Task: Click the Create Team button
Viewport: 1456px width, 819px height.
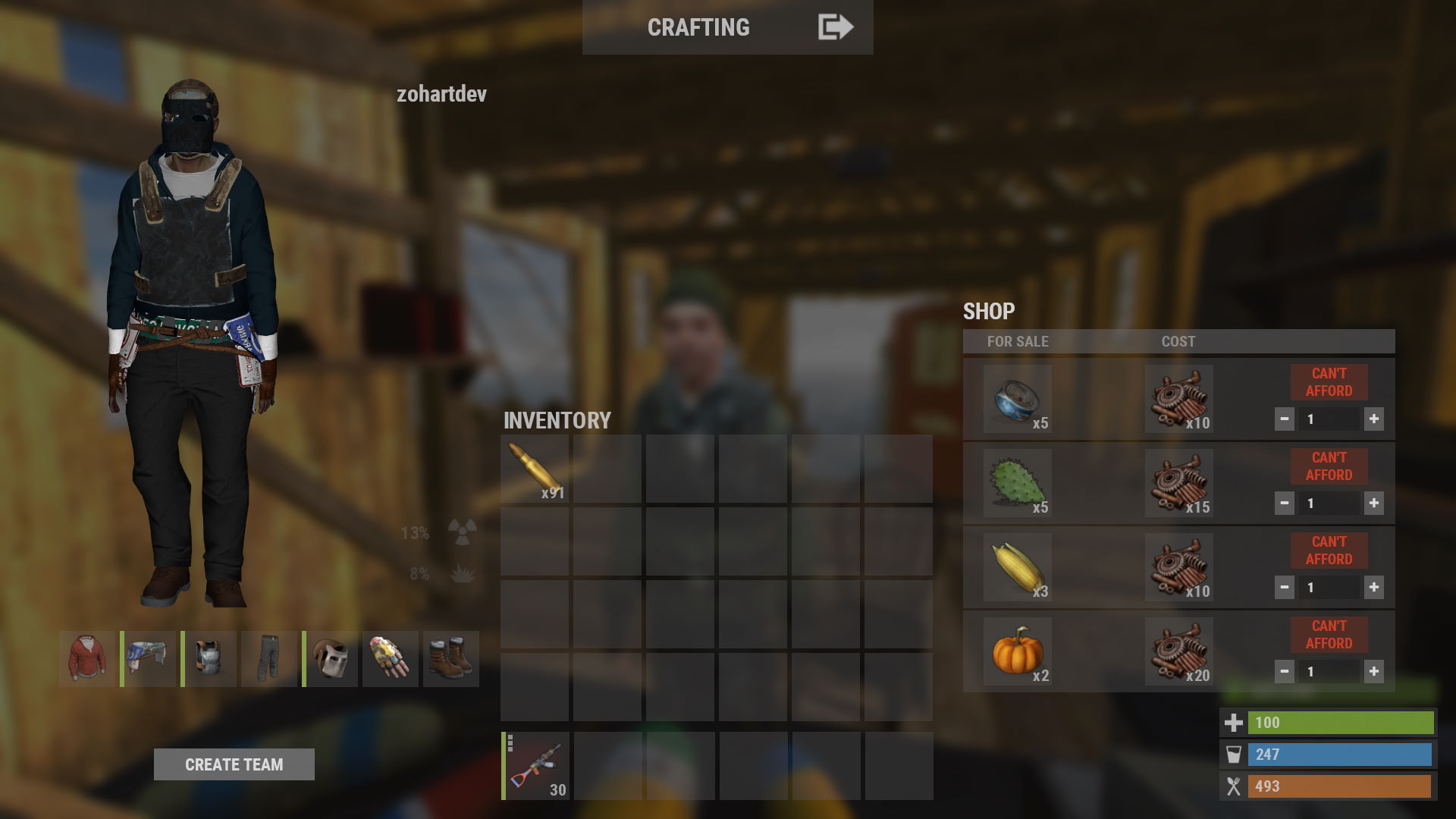Action: tap(234, 764)
